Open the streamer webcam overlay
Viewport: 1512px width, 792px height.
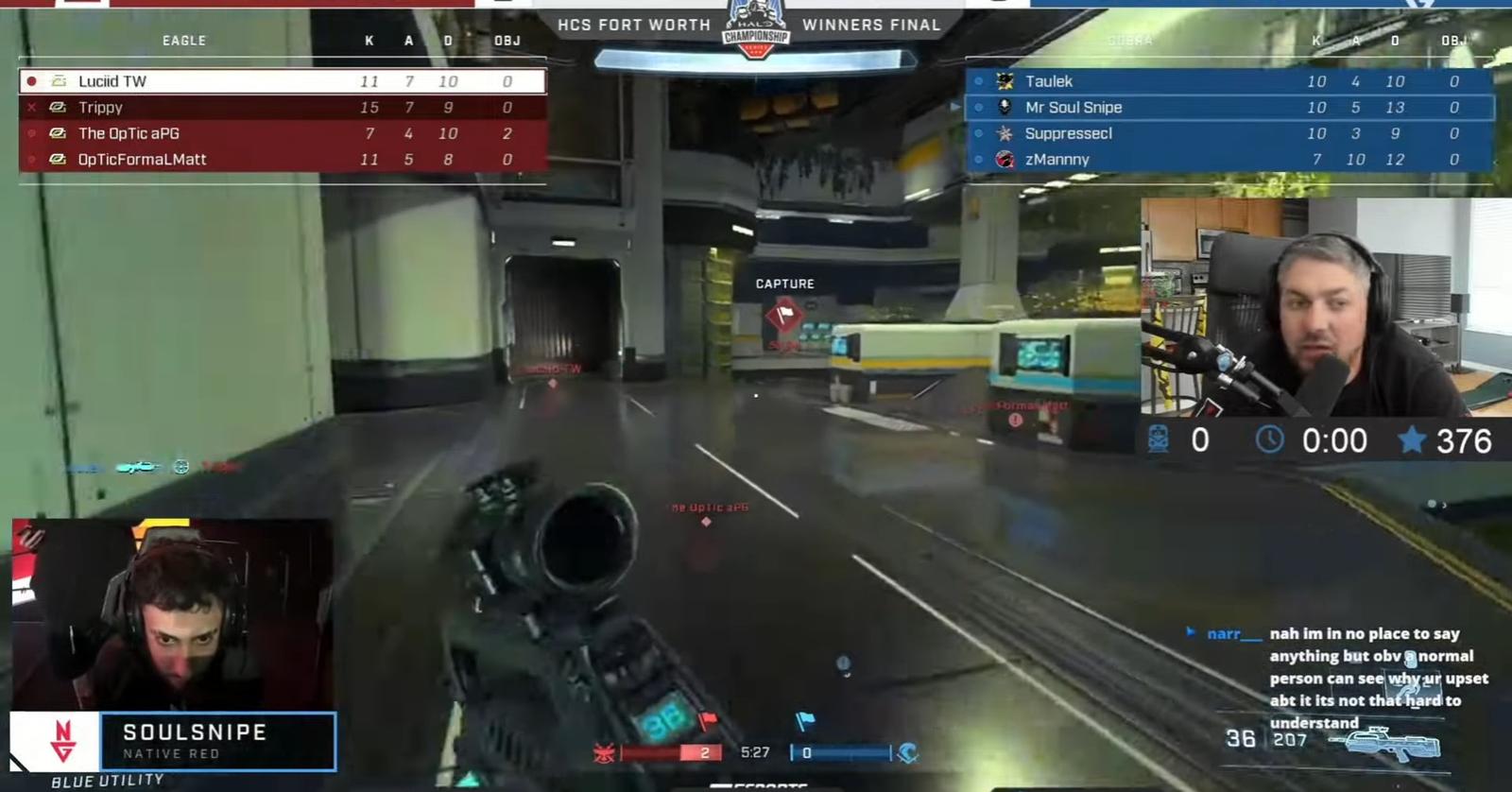1325,307
